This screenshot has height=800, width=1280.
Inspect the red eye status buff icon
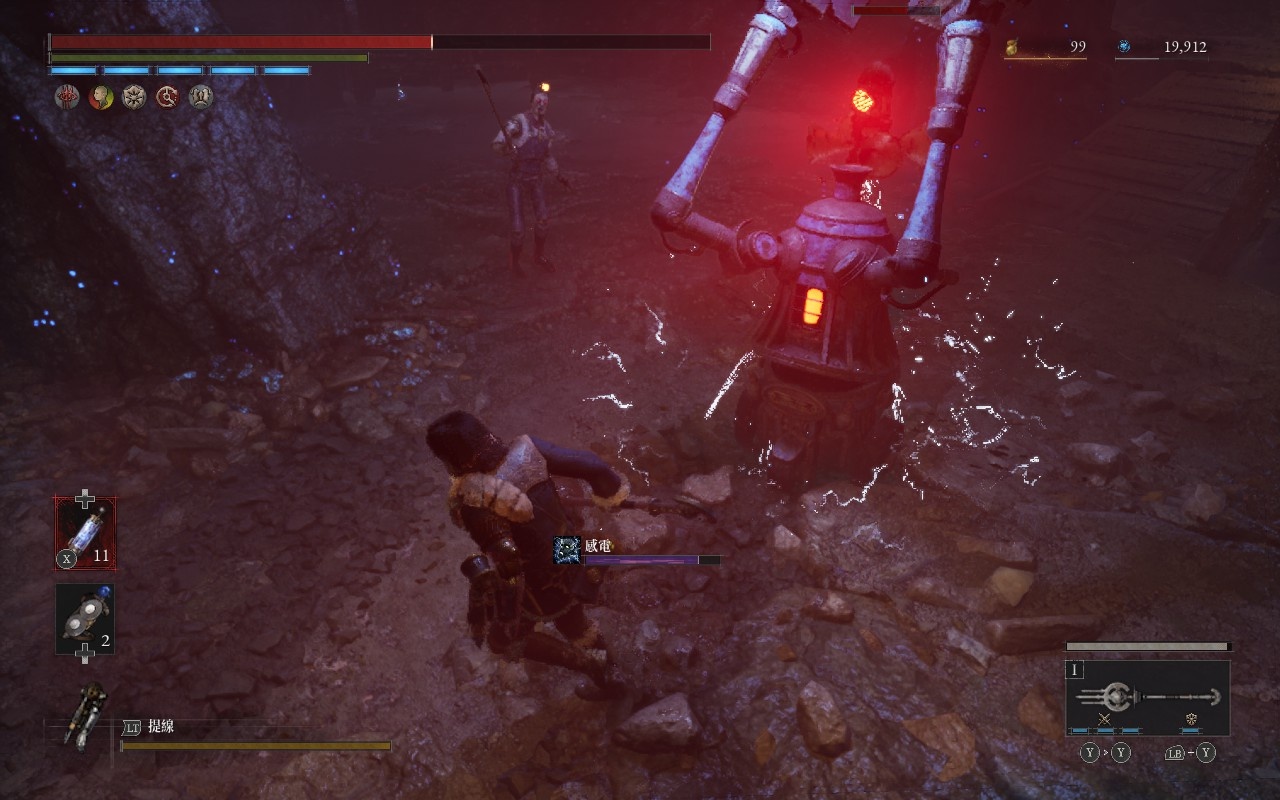click(66, 97)
